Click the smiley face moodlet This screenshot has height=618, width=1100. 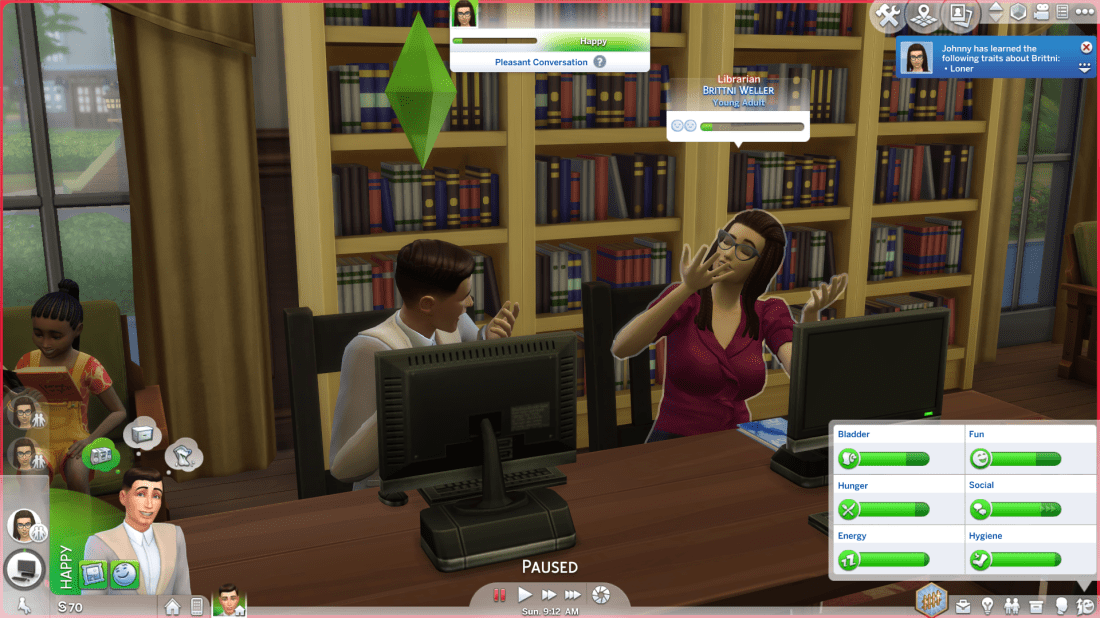[125, 575]
